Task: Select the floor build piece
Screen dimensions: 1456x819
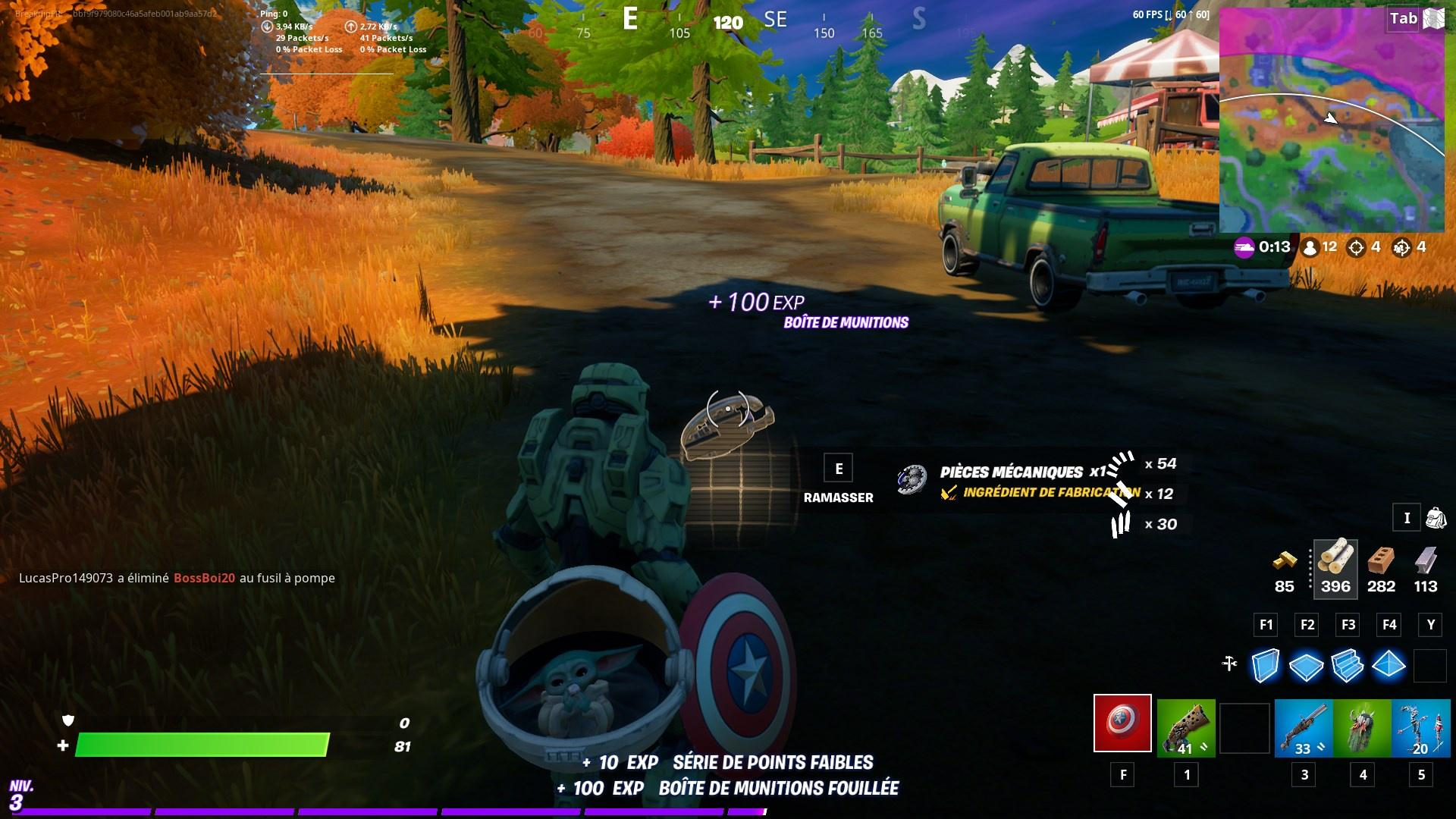Action: 1307,666
